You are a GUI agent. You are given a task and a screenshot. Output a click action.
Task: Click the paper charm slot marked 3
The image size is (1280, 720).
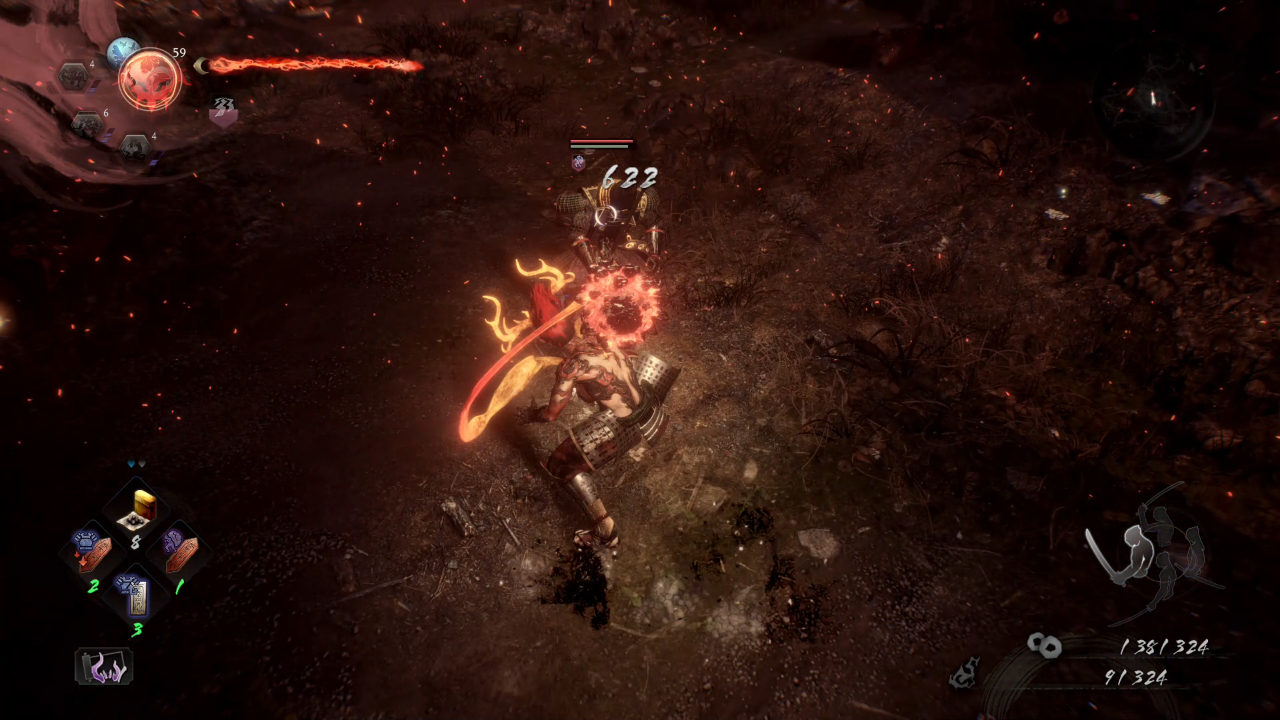click(x=135, y=597)
